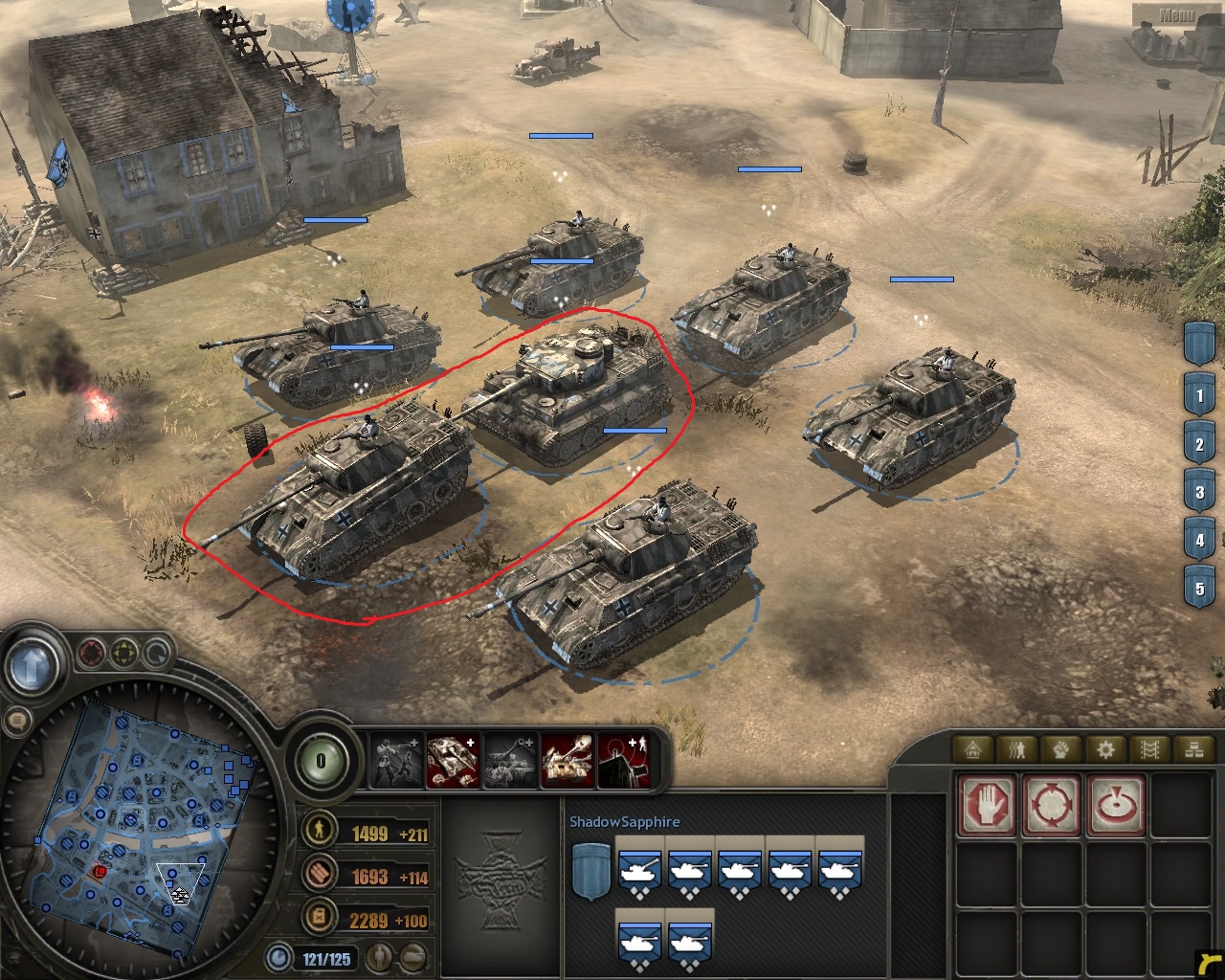Viewport: 1225px width, 980px height.
Task: Select control group 3 shield
Action: coord(1199,493)
